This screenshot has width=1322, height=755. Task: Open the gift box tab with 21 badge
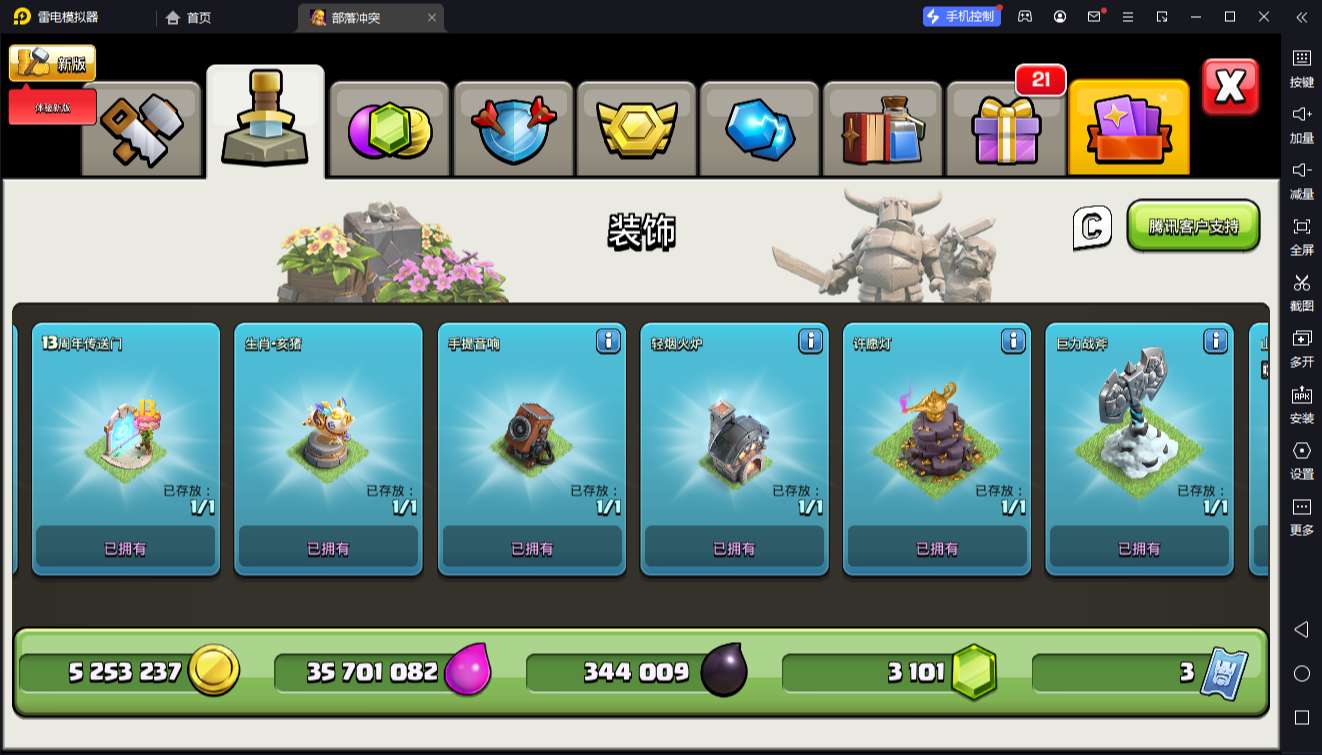click(x=1006, y=130)
